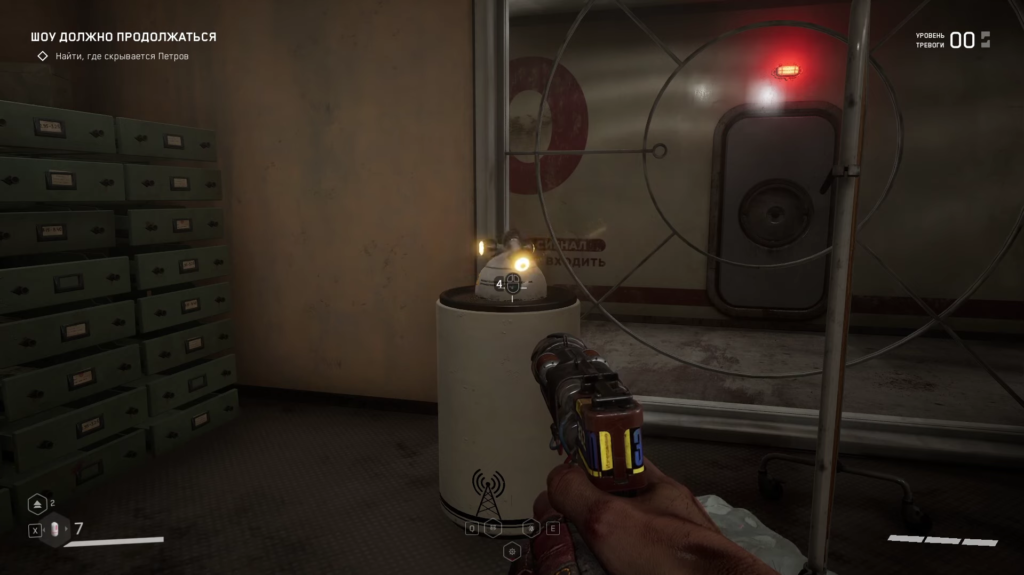Select the objective 'Найти, где скрывается Петров'
Viewport: 1024px width, 575px height.
(121, 56)
